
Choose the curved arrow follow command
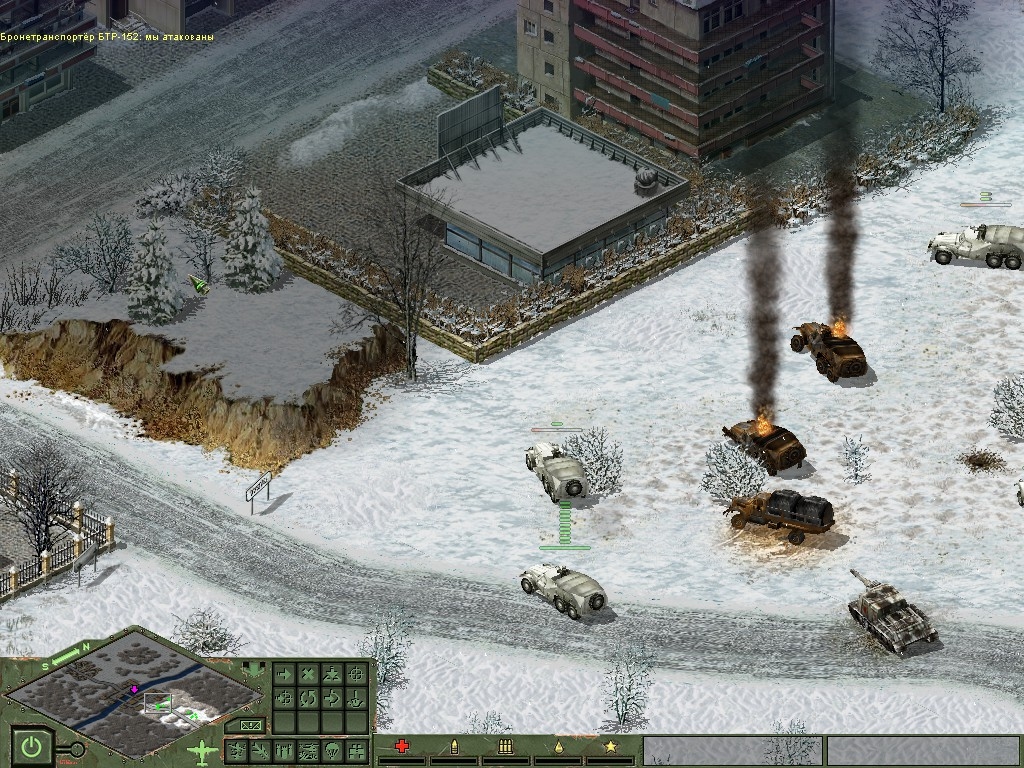point(331,697)
